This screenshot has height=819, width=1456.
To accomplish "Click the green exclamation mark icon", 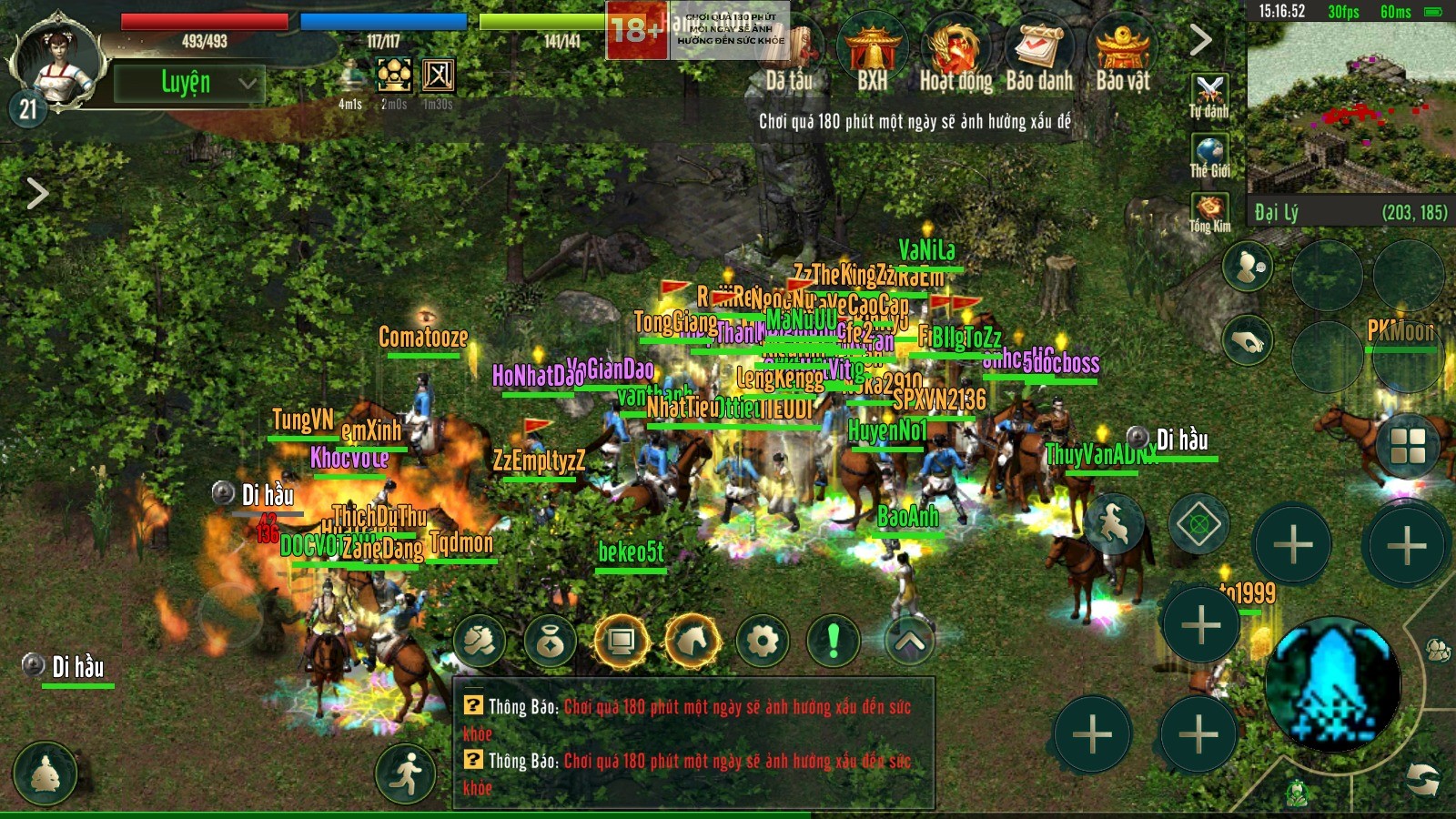I will point(833,642).
